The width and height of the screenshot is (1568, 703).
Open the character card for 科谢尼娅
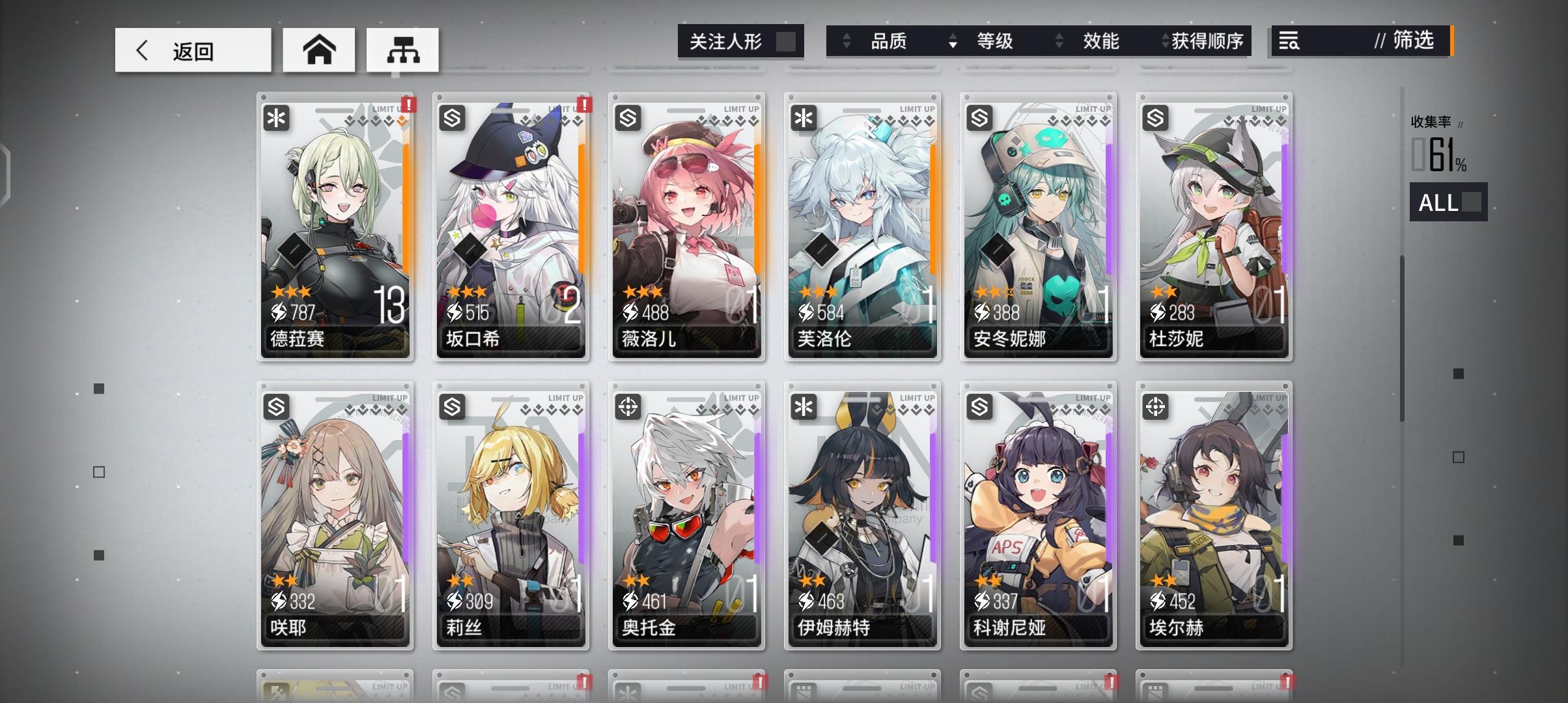1038,514
